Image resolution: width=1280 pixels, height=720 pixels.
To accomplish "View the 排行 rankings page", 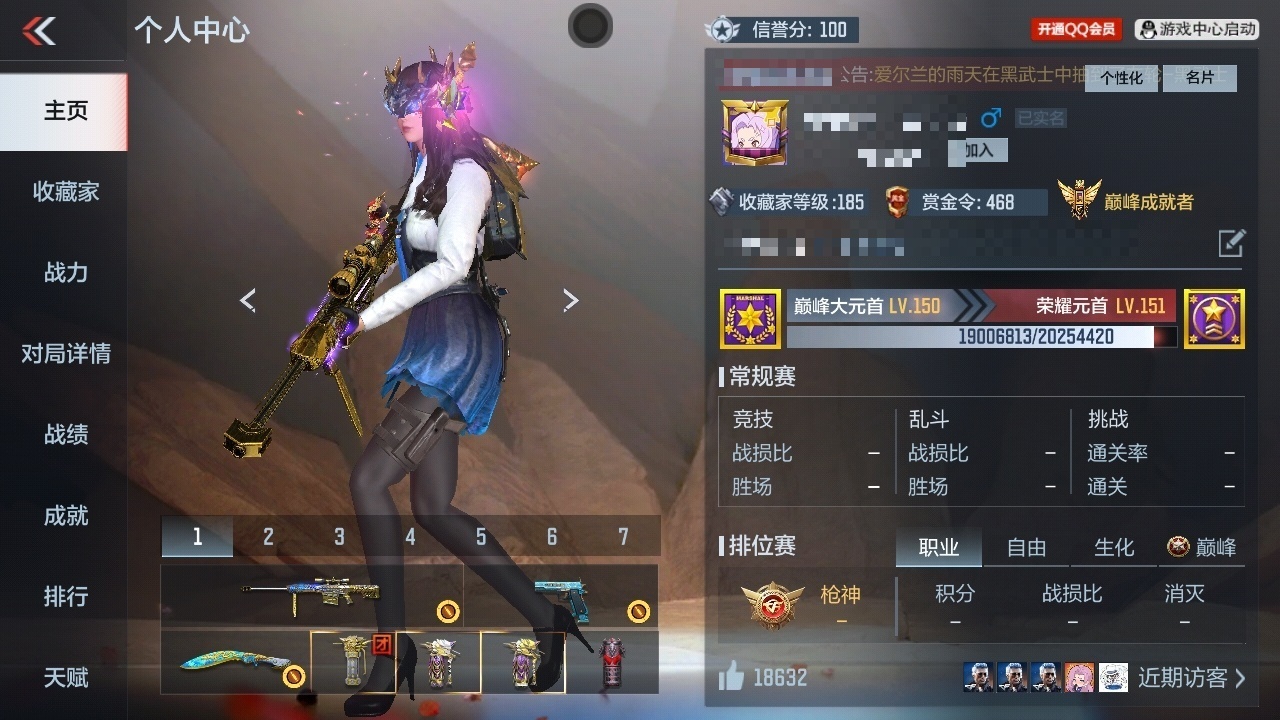I will 65,597.
